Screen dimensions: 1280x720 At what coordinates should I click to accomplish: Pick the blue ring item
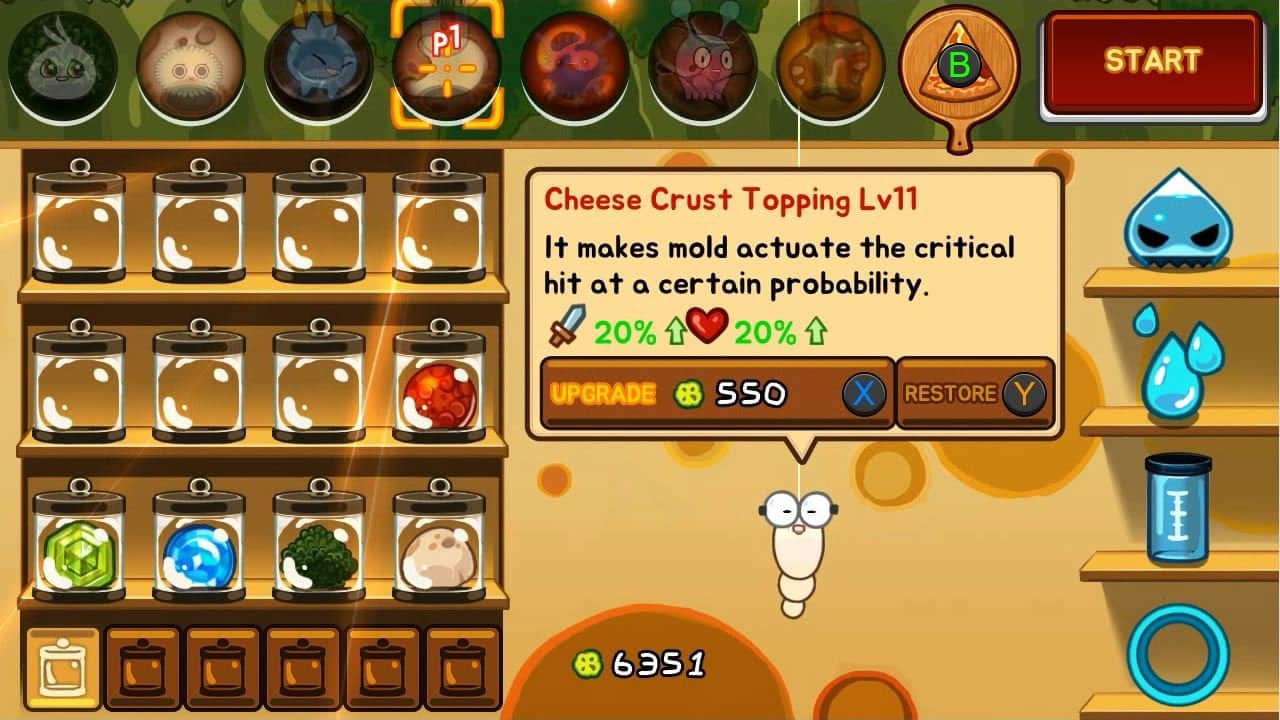[x=1178, y=652]
